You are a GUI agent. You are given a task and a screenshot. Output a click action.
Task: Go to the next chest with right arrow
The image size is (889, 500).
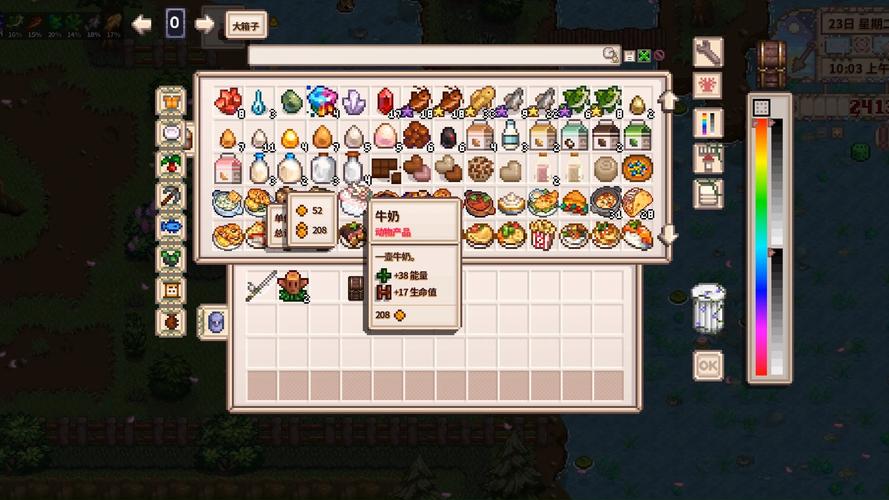point(205,24)
